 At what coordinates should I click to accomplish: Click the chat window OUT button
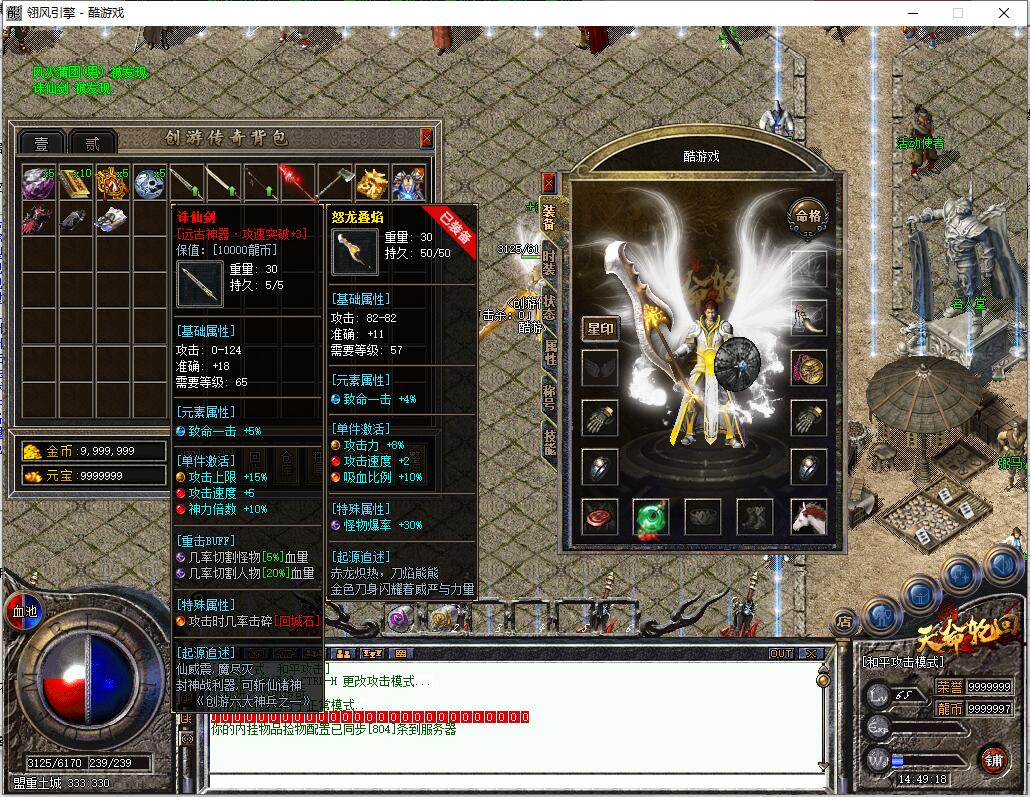tap(781, 653)
